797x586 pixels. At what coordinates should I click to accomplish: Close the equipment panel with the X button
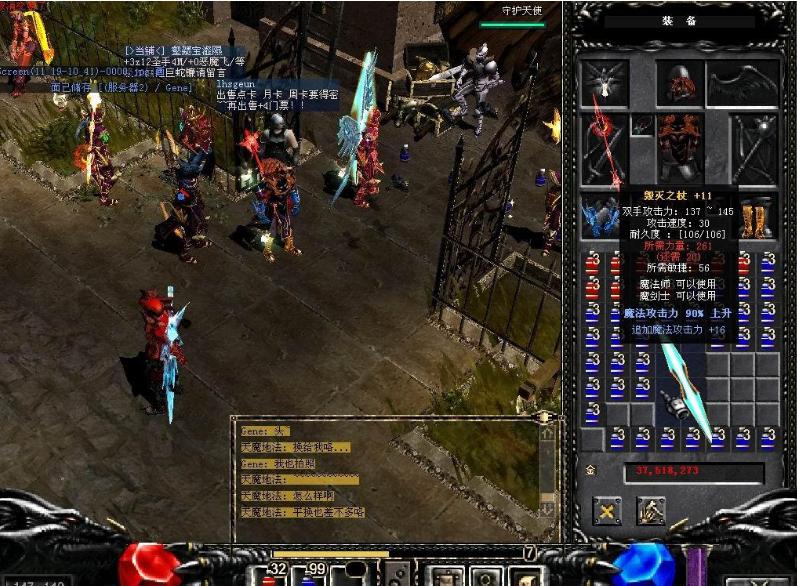[x=606, y=511]
